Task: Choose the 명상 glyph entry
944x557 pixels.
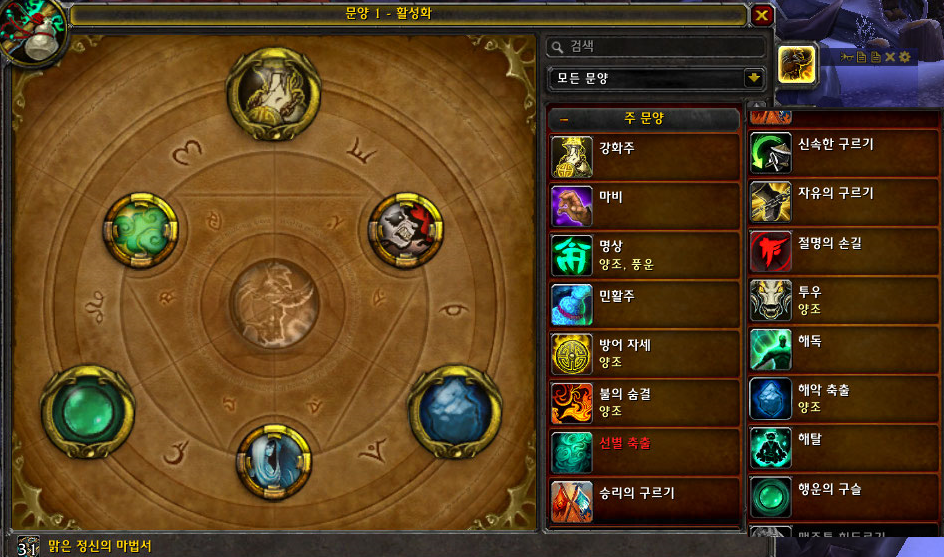Action: pyautogui.click(x=645, y=254)
